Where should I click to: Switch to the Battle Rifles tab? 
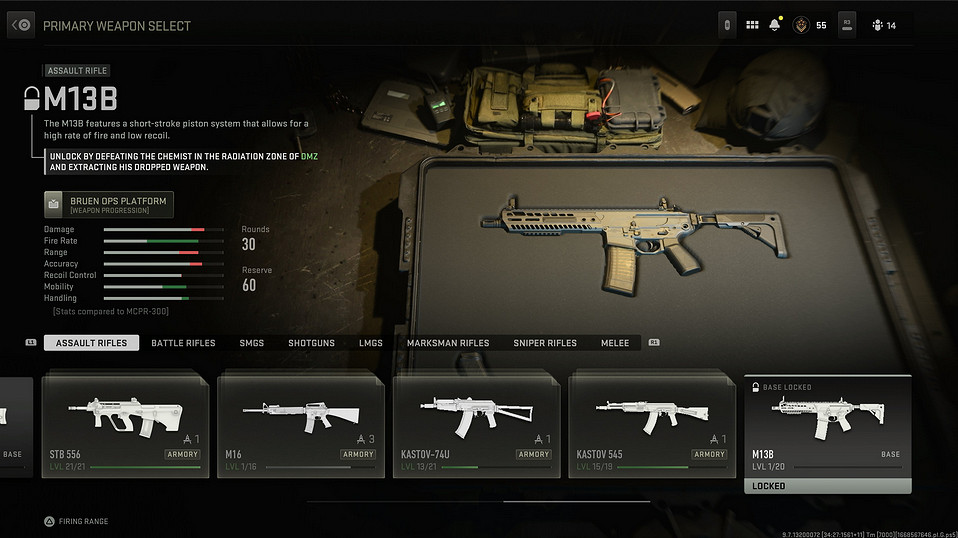tap(183, 343)
